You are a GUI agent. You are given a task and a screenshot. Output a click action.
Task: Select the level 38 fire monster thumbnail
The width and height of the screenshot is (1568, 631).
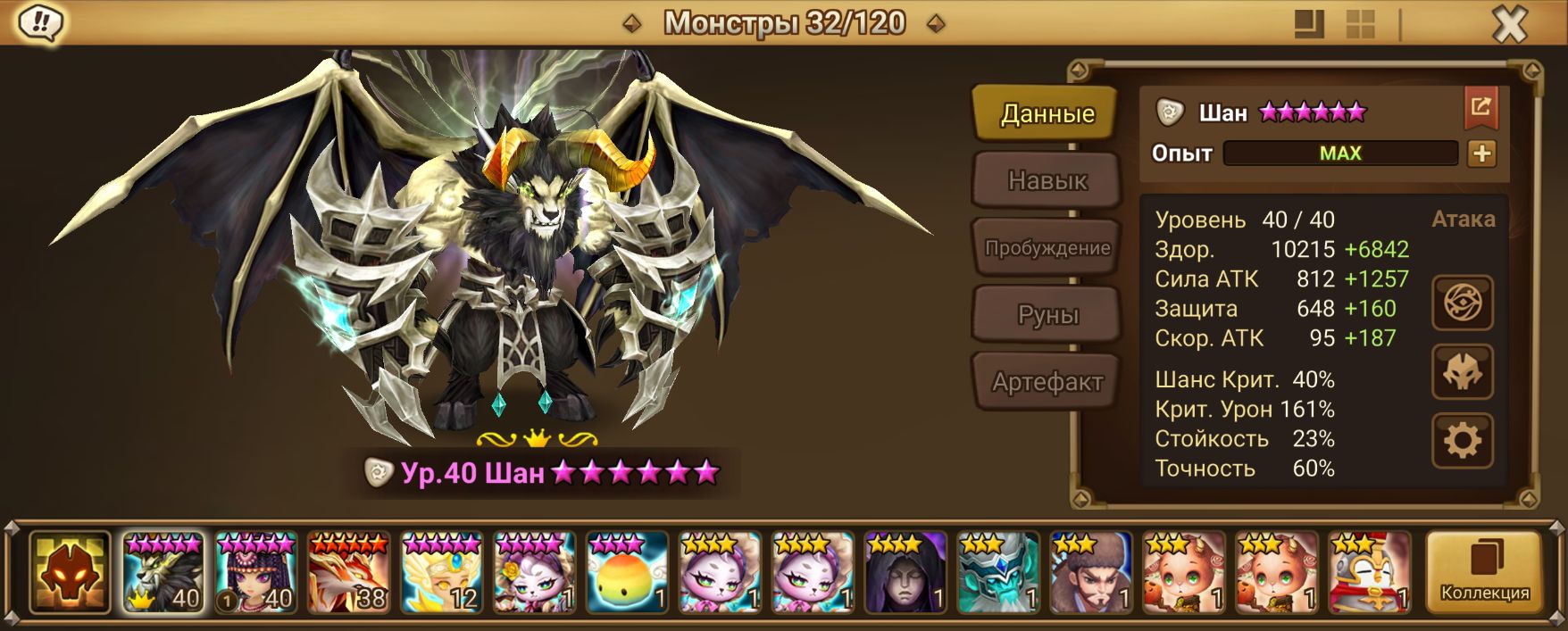[349, 572]
